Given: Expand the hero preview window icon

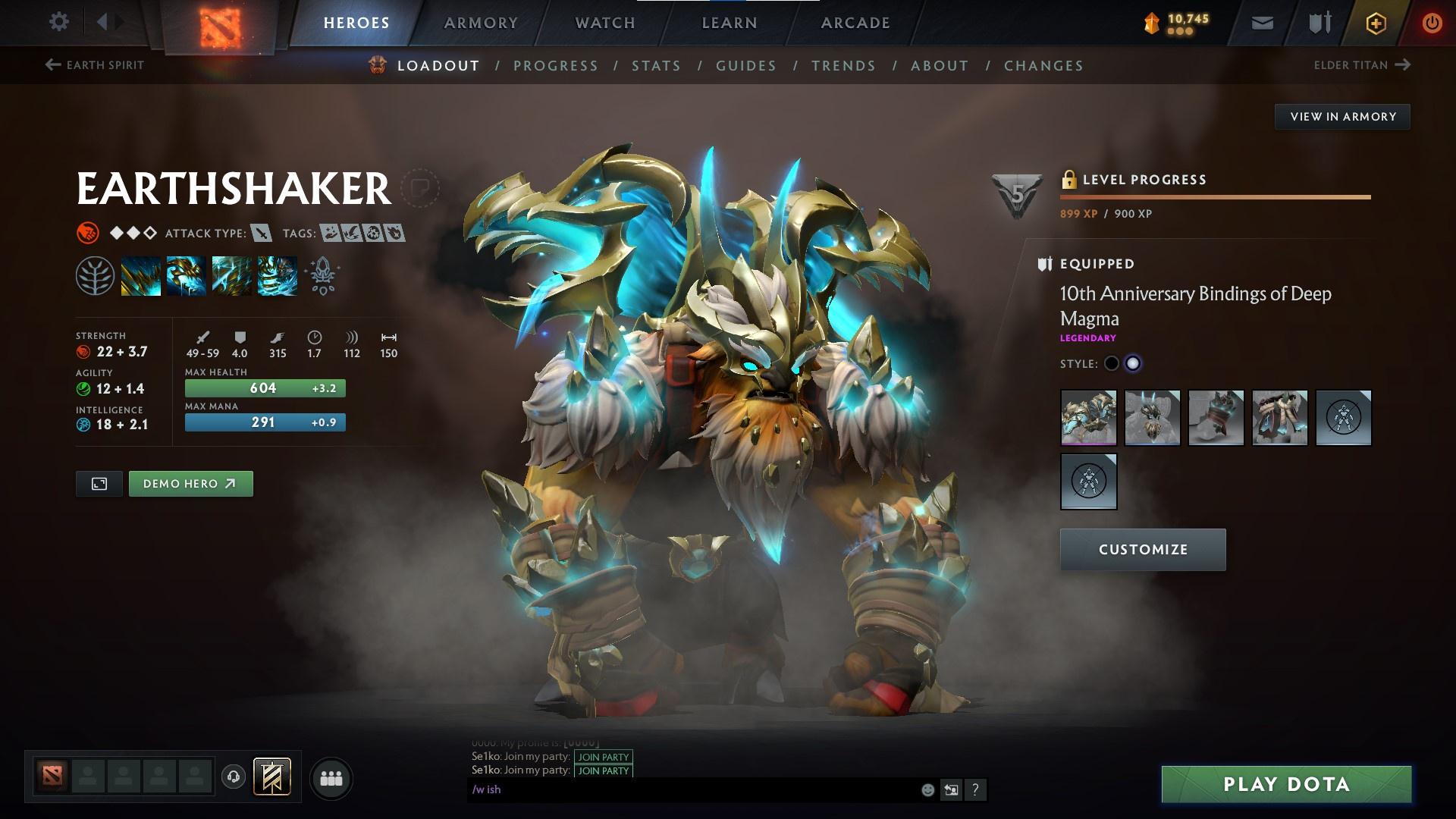Looking at the screenshot, I should pos(99,483).
